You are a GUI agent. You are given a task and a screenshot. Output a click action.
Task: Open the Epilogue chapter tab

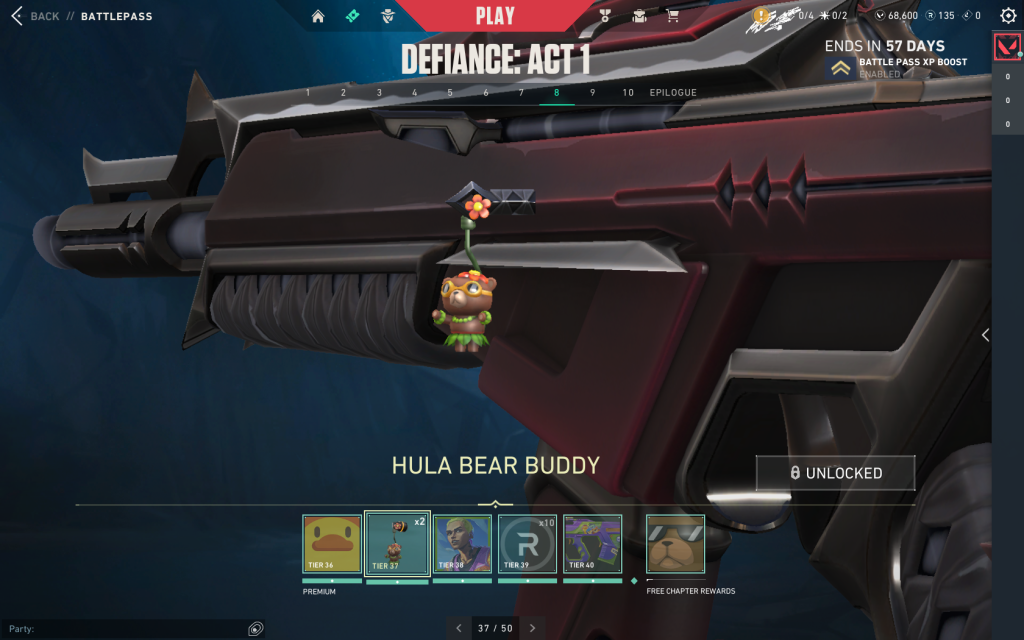coord(673,93)
